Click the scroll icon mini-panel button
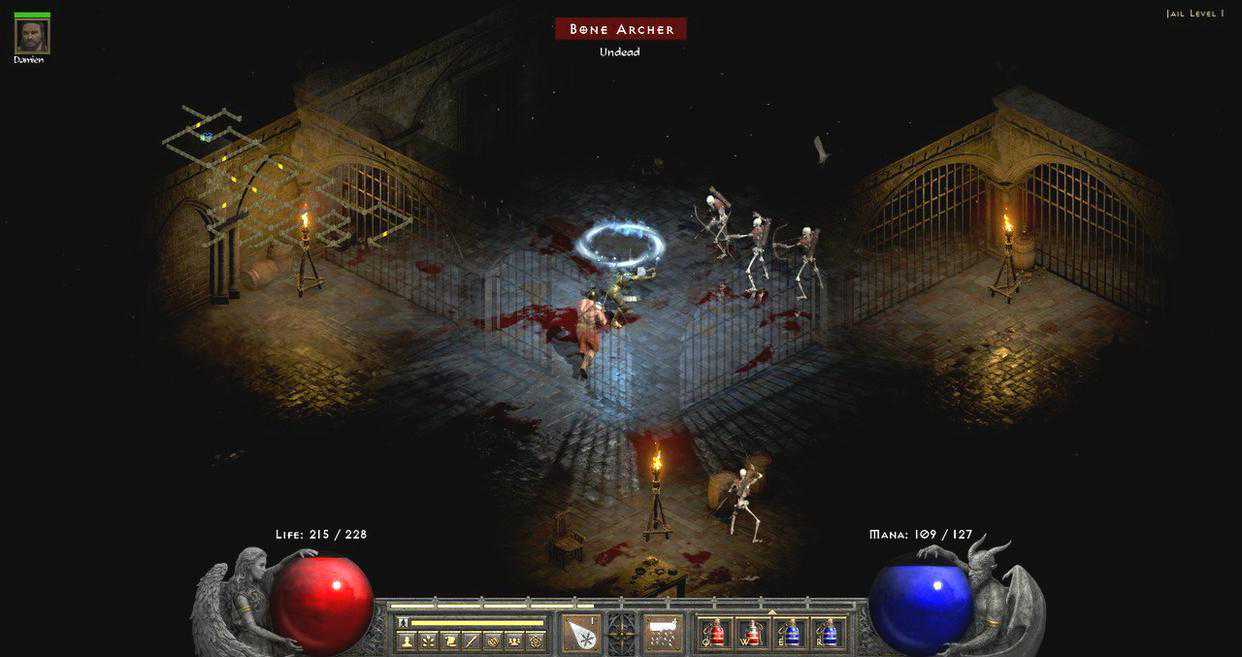 coord(450,641)
